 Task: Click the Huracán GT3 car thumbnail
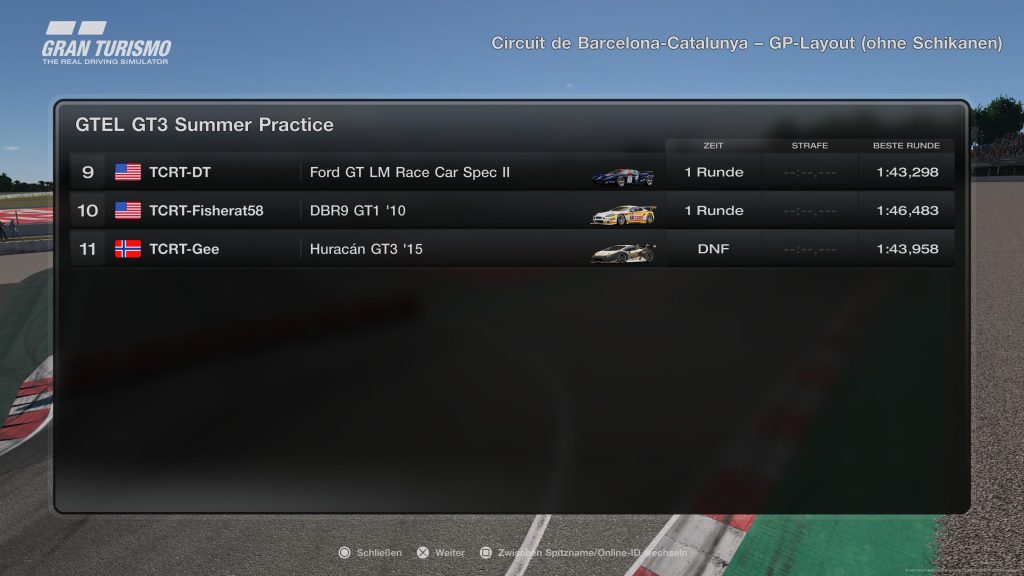point(622,252)
